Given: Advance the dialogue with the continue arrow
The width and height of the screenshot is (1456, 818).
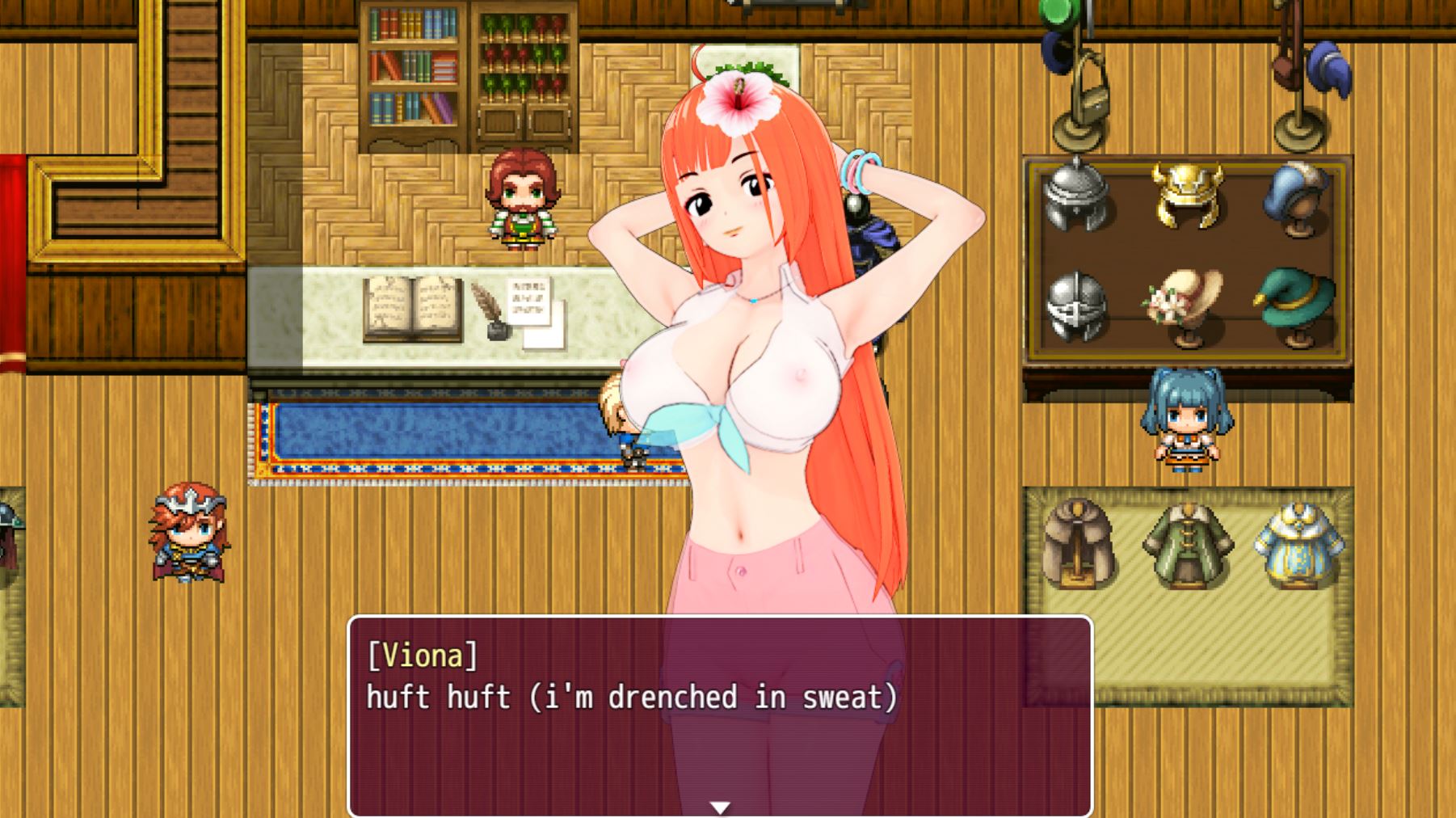Looking at the screenshot, I should pos(719,807).
